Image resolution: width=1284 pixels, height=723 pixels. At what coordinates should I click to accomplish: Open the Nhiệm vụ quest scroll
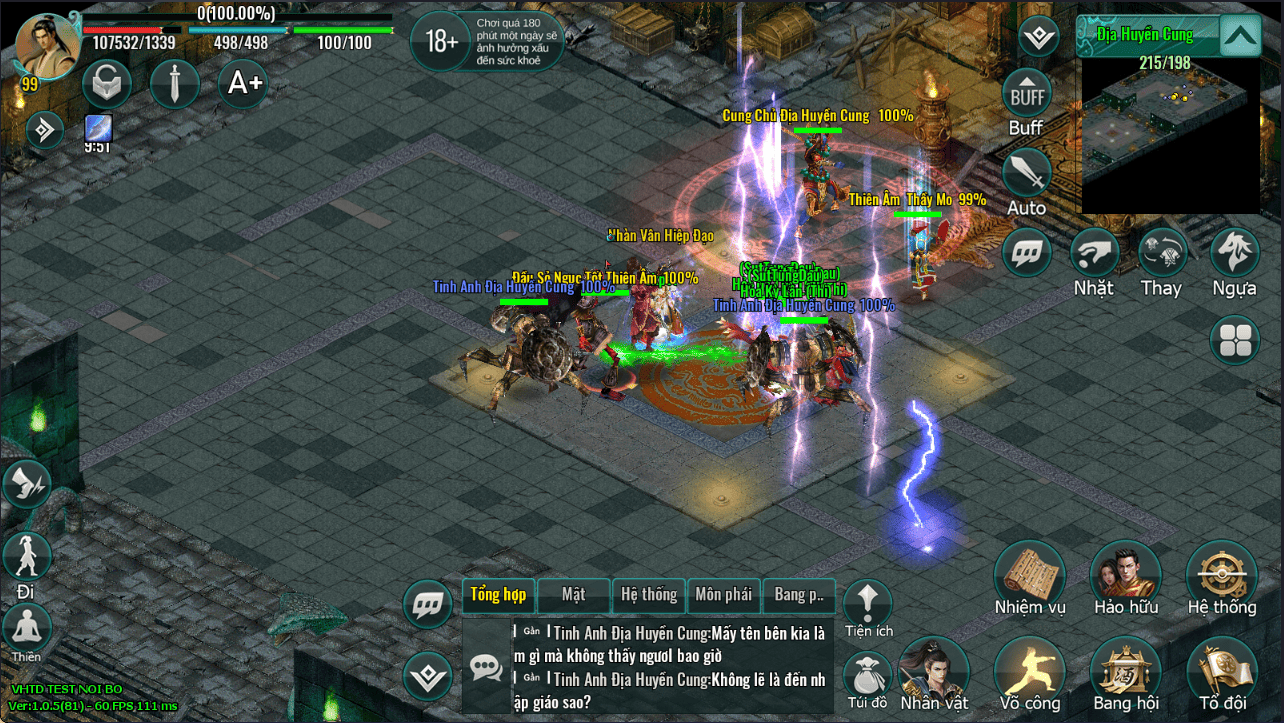coord(1029,574)
